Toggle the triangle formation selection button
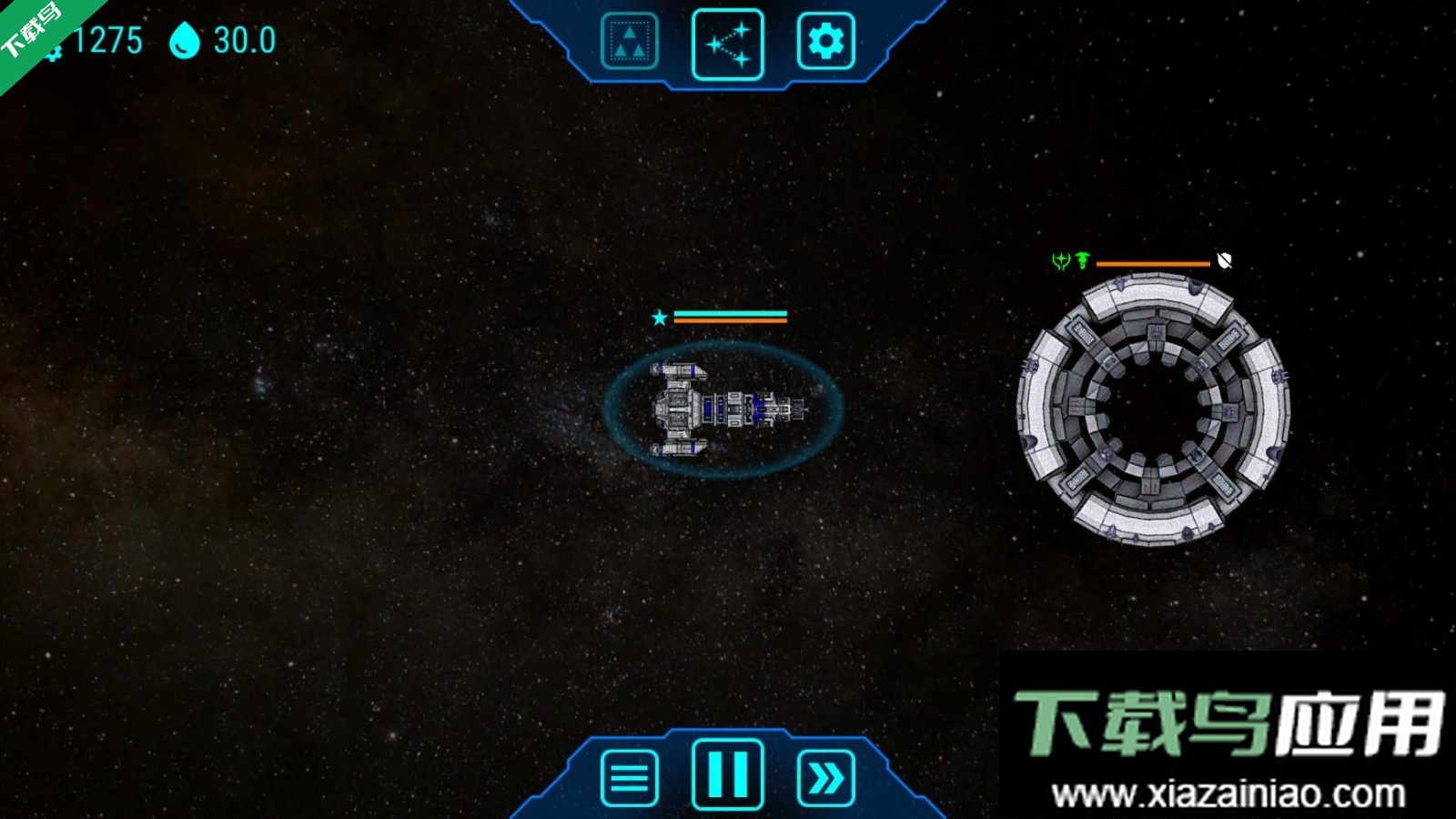This screenshot has width=1456, height=819. pyautogui.click(x=630, y=42)
